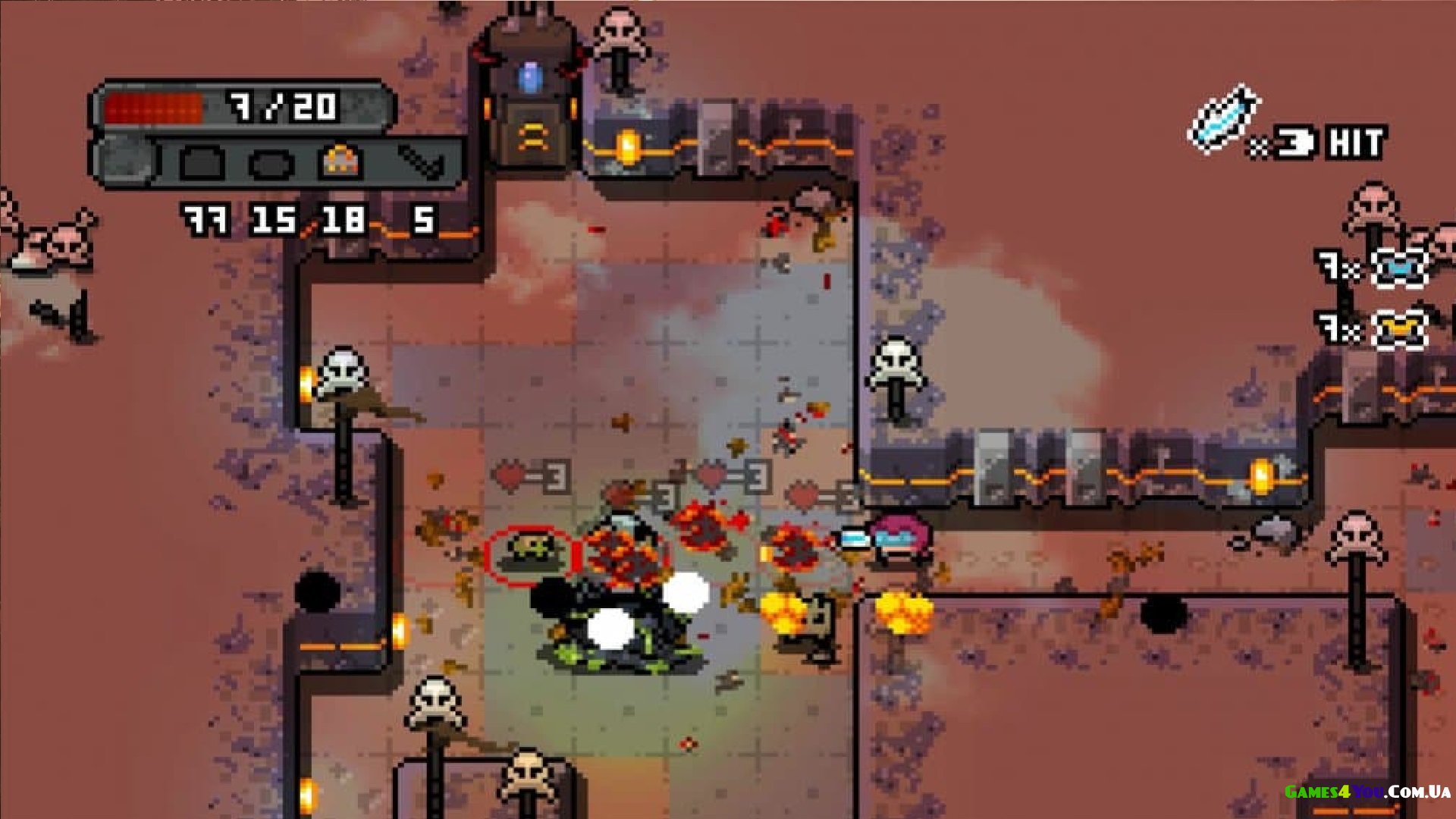Select the orange-lit weapon slot
Viewport: 1456px width, 819px height.
[340, 162]
